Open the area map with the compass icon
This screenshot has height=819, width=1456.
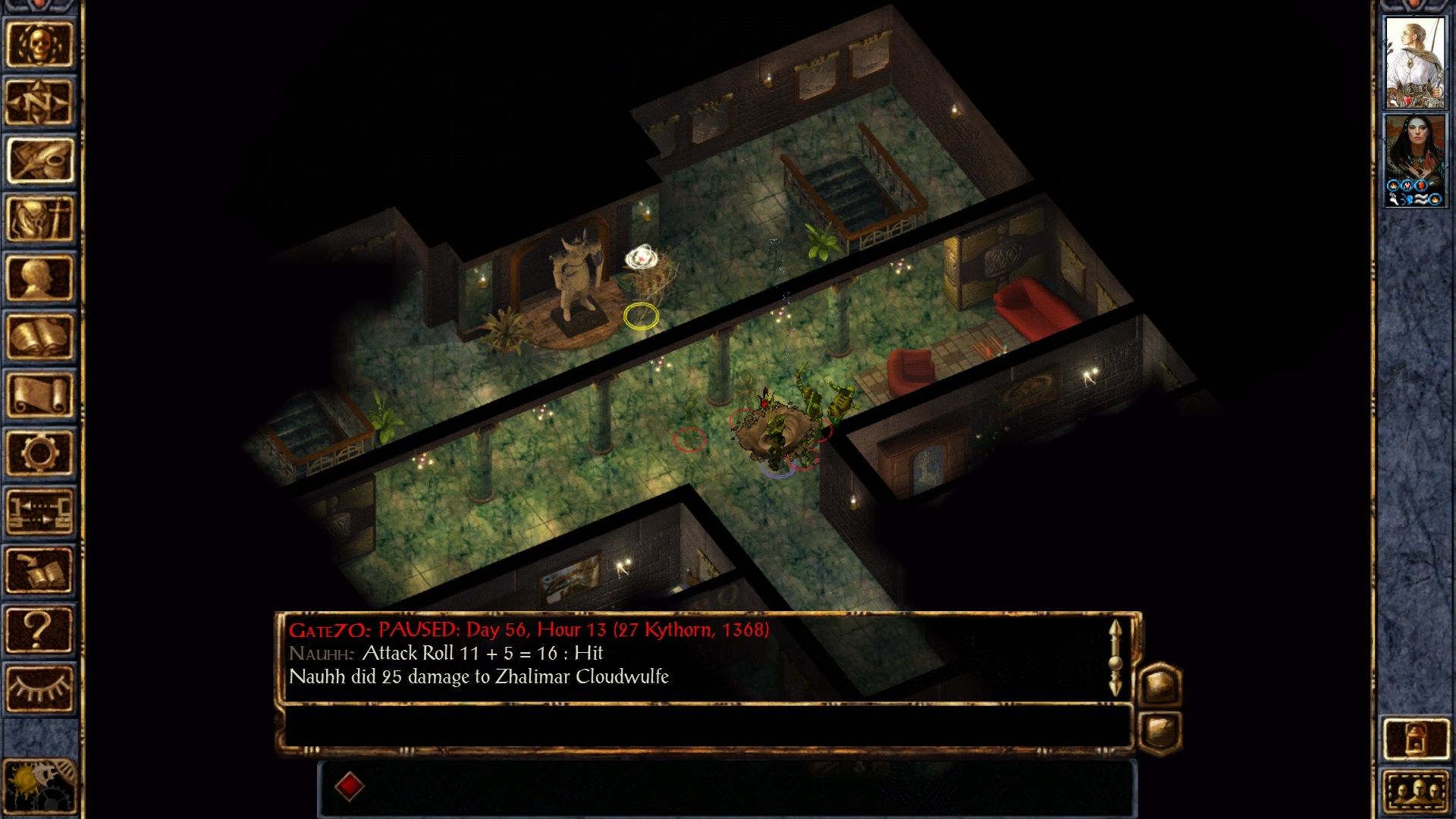click(39, 102)
